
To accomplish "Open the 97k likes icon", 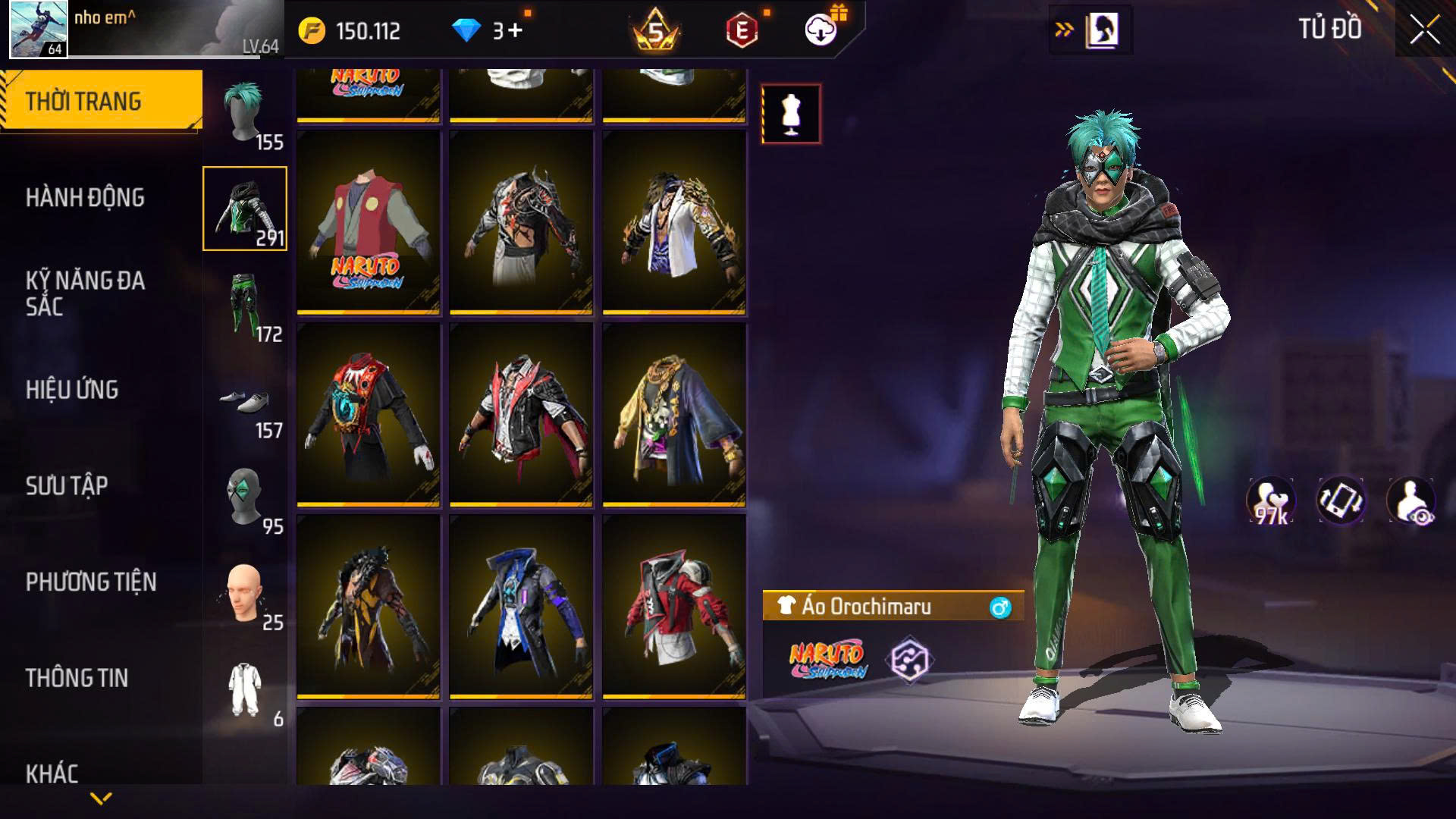I will (x=1272, y=501).
